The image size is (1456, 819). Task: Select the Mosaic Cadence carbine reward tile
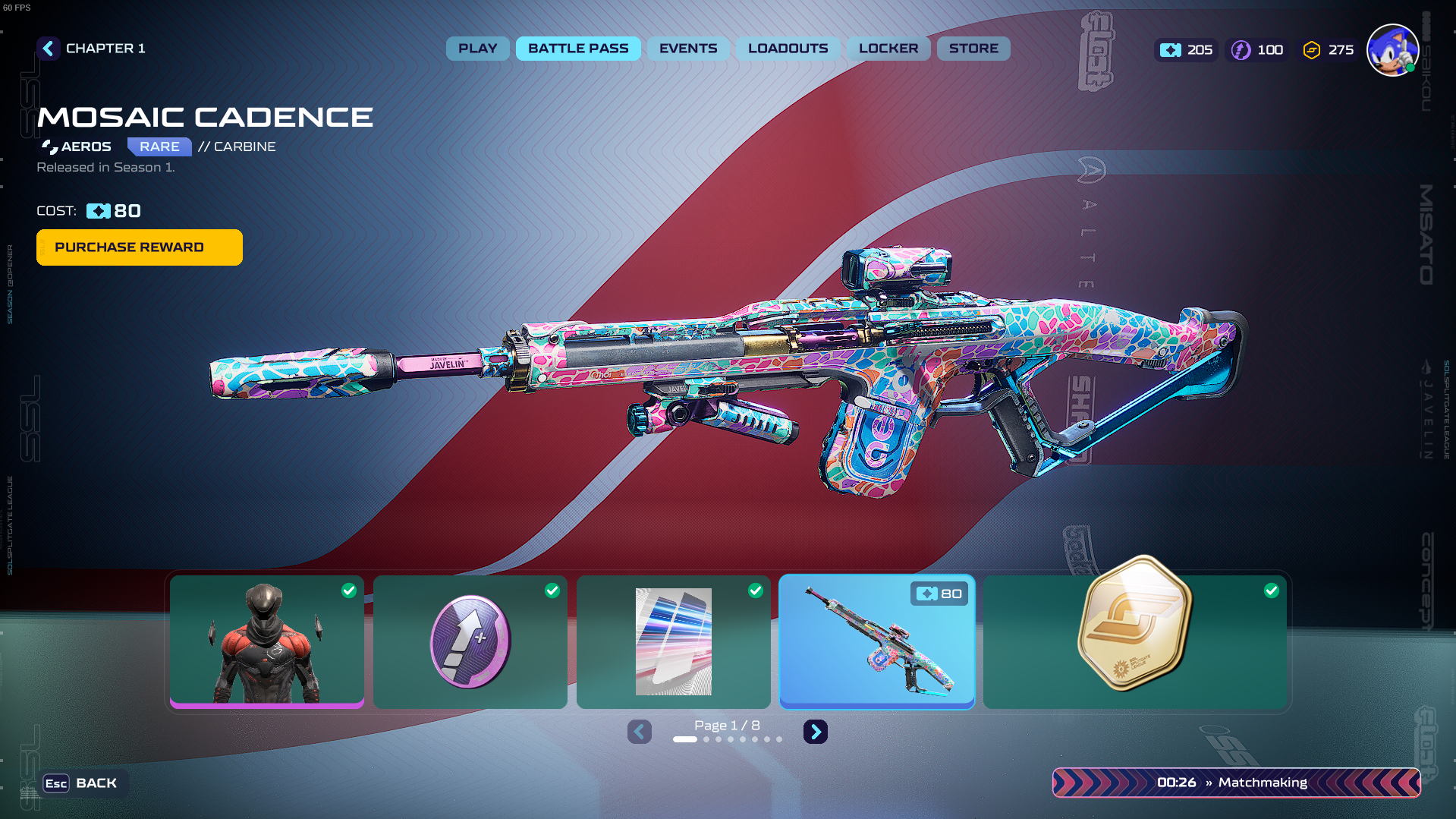tap(877, 641)
